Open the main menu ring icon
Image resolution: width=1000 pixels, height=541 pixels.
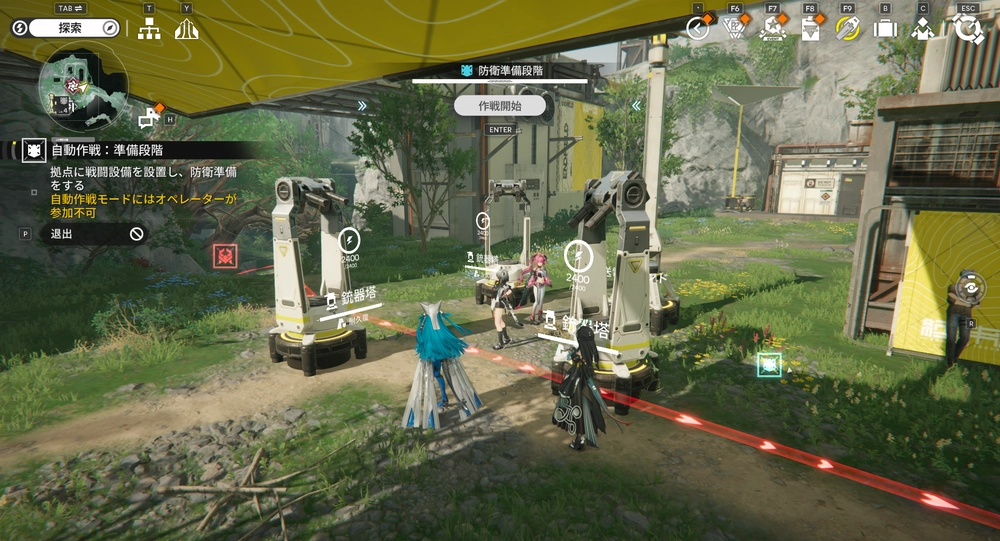coord(968,28)
